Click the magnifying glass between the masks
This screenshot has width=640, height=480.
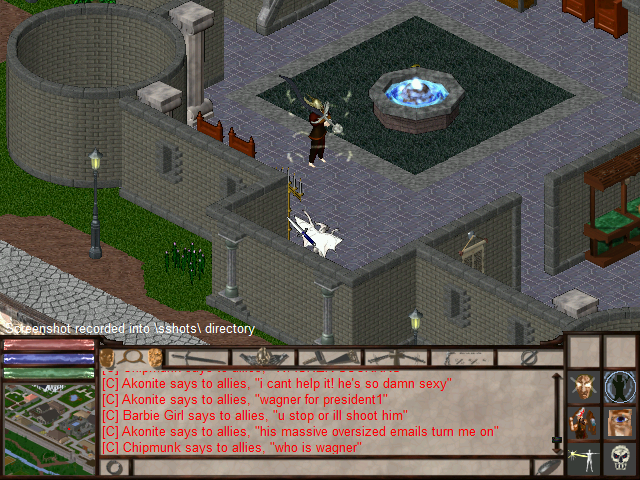coord(131,357)
